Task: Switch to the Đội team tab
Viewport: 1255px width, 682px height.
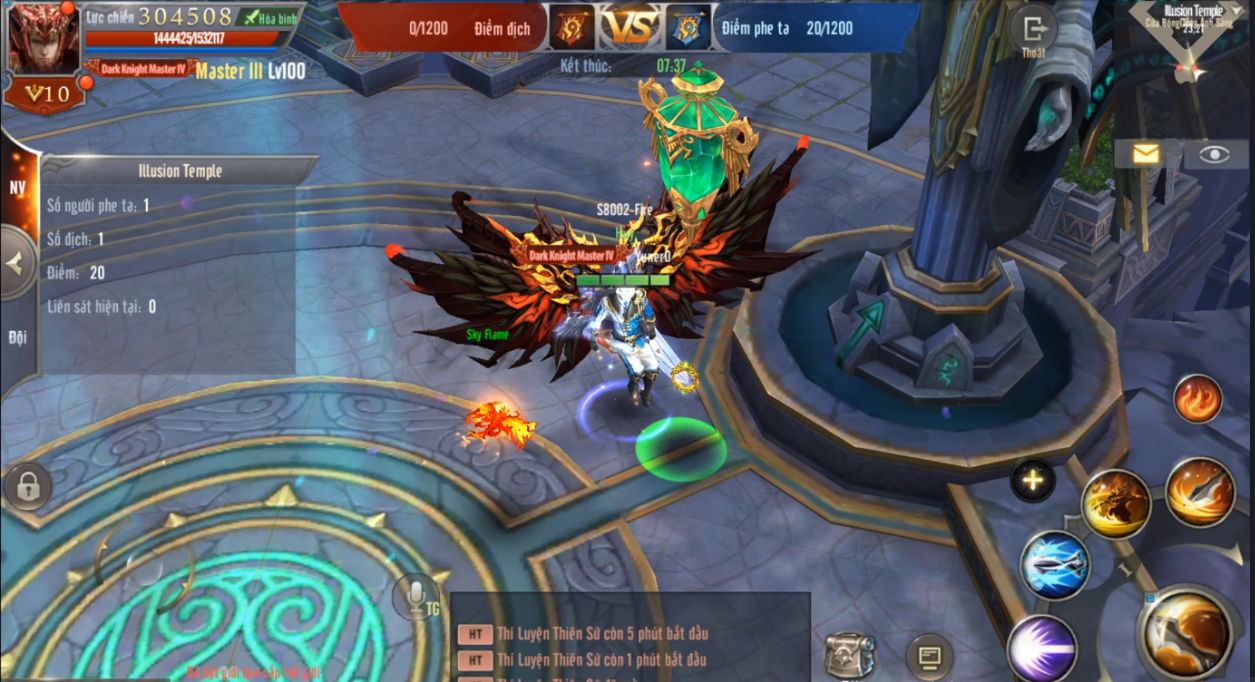Action: [x=18, y=337]
